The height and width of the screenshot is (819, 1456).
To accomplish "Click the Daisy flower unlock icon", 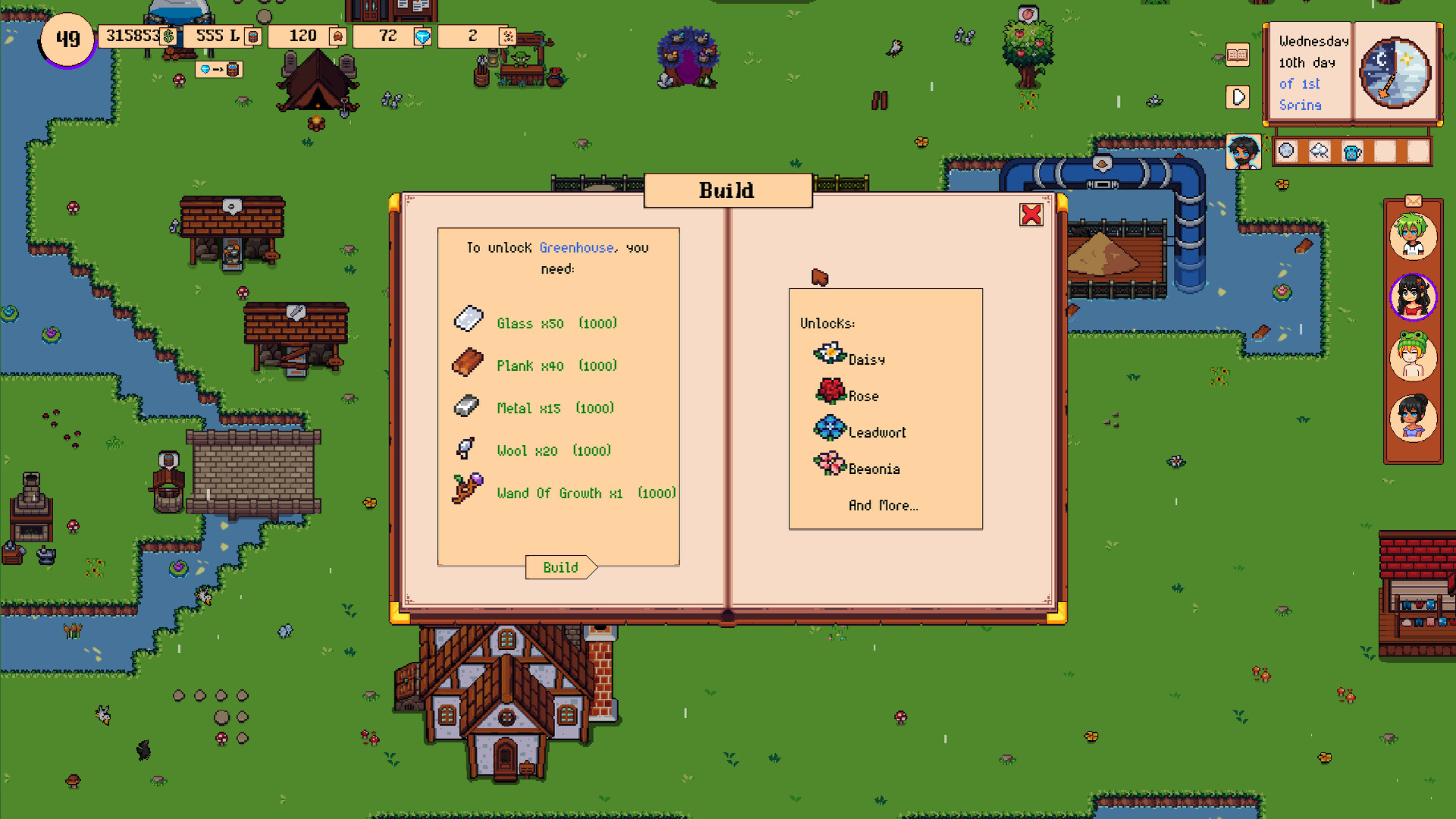I will coord(829,353).
